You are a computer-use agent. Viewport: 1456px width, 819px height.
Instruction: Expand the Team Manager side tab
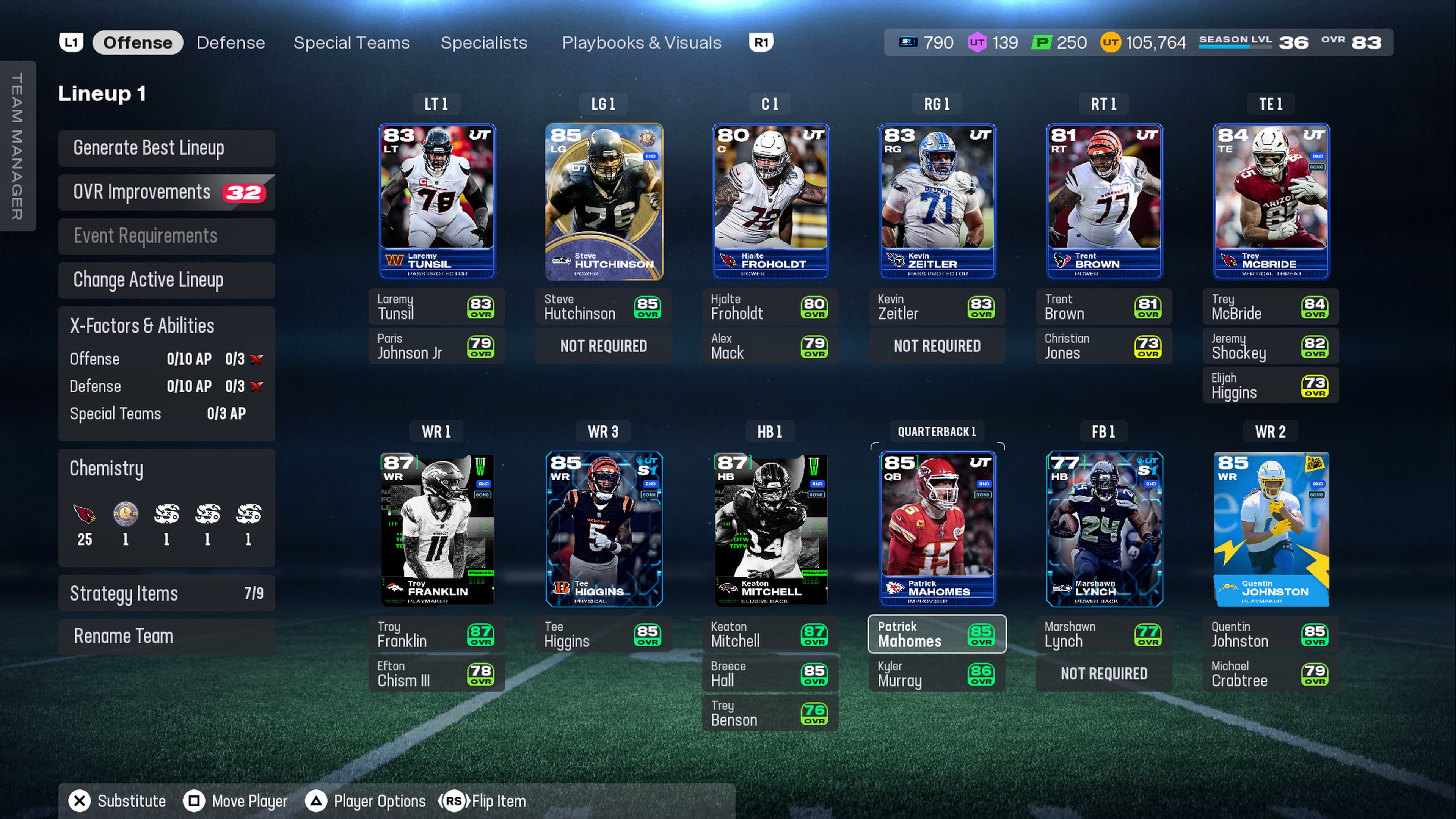pyautogui.click(x=17, y=146)
